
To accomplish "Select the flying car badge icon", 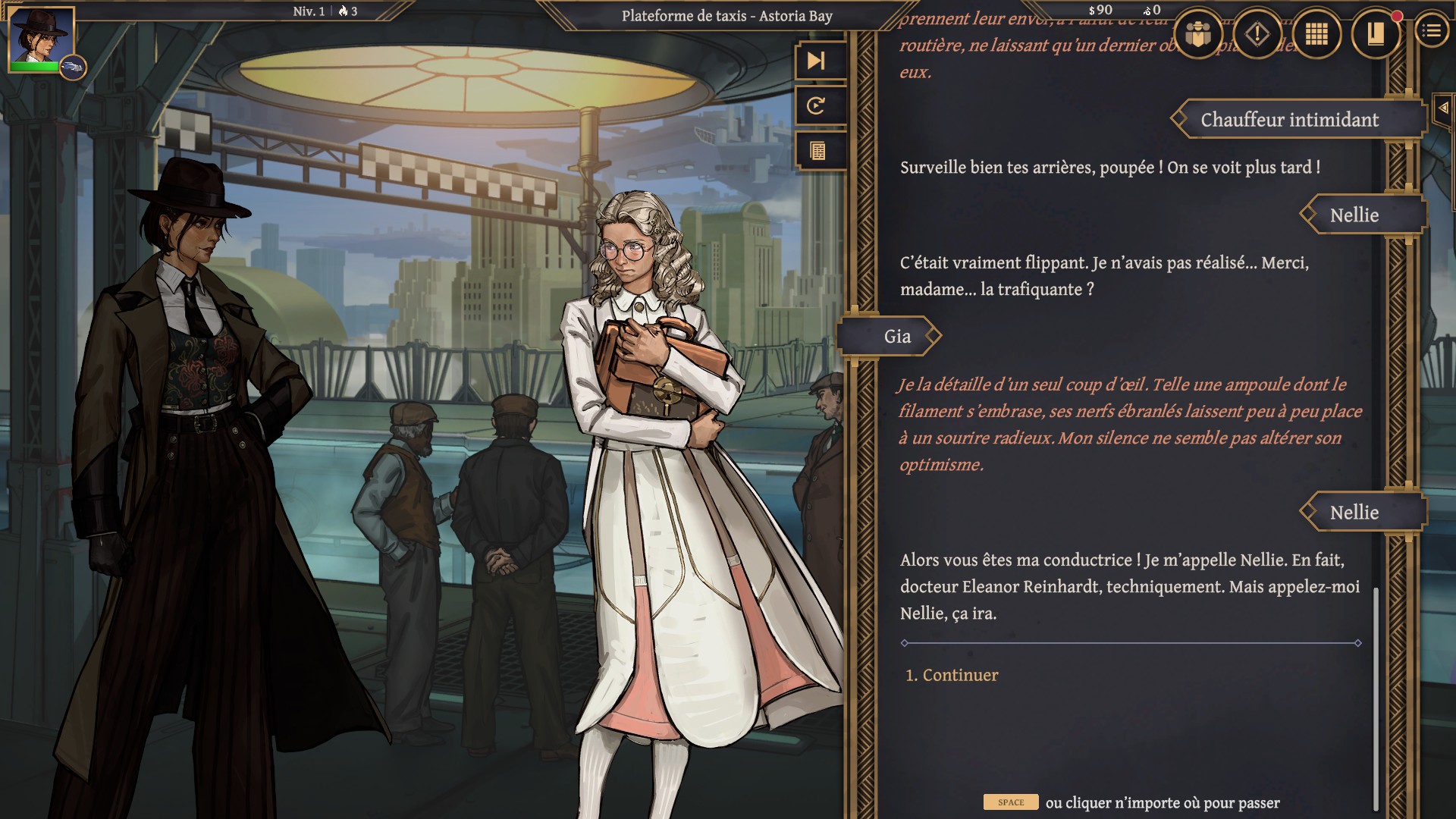I will pyautogui.click(x=73, y=68).
